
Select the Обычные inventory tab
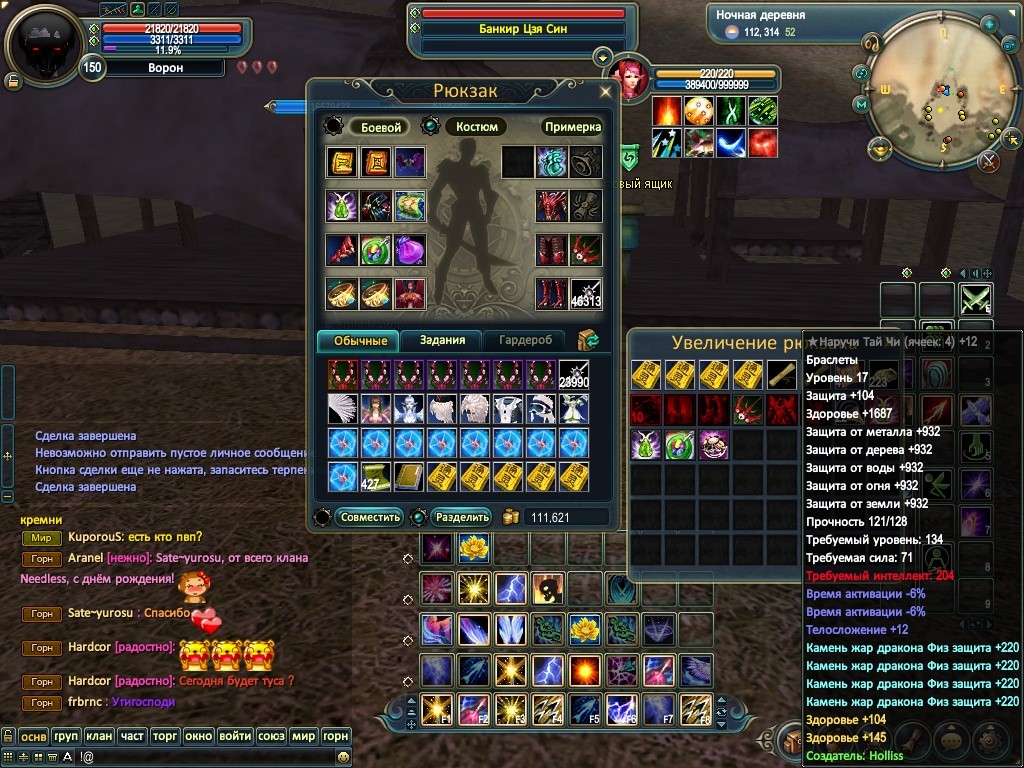pos(358,340)
